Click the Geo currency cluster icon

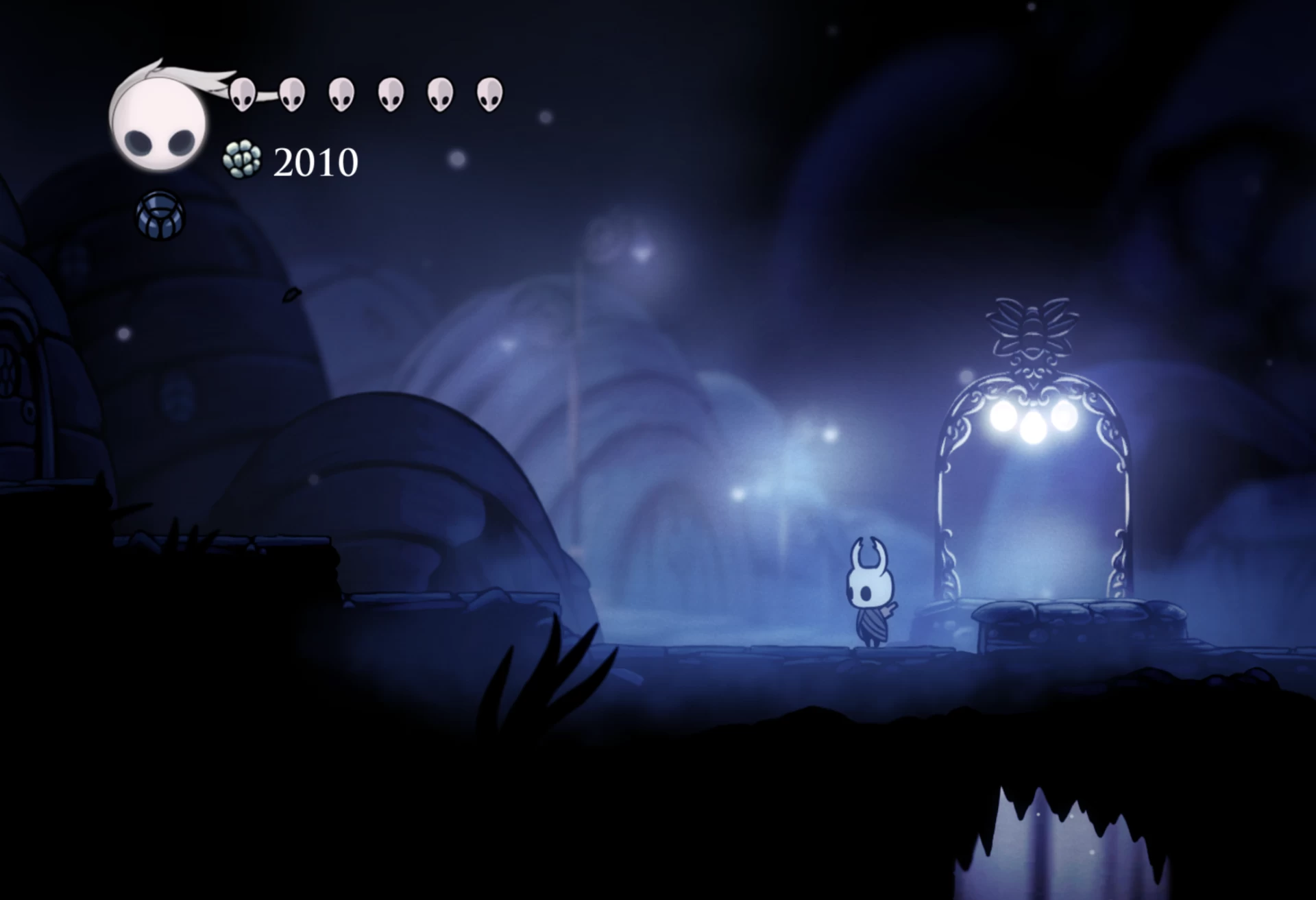[242, 160]
